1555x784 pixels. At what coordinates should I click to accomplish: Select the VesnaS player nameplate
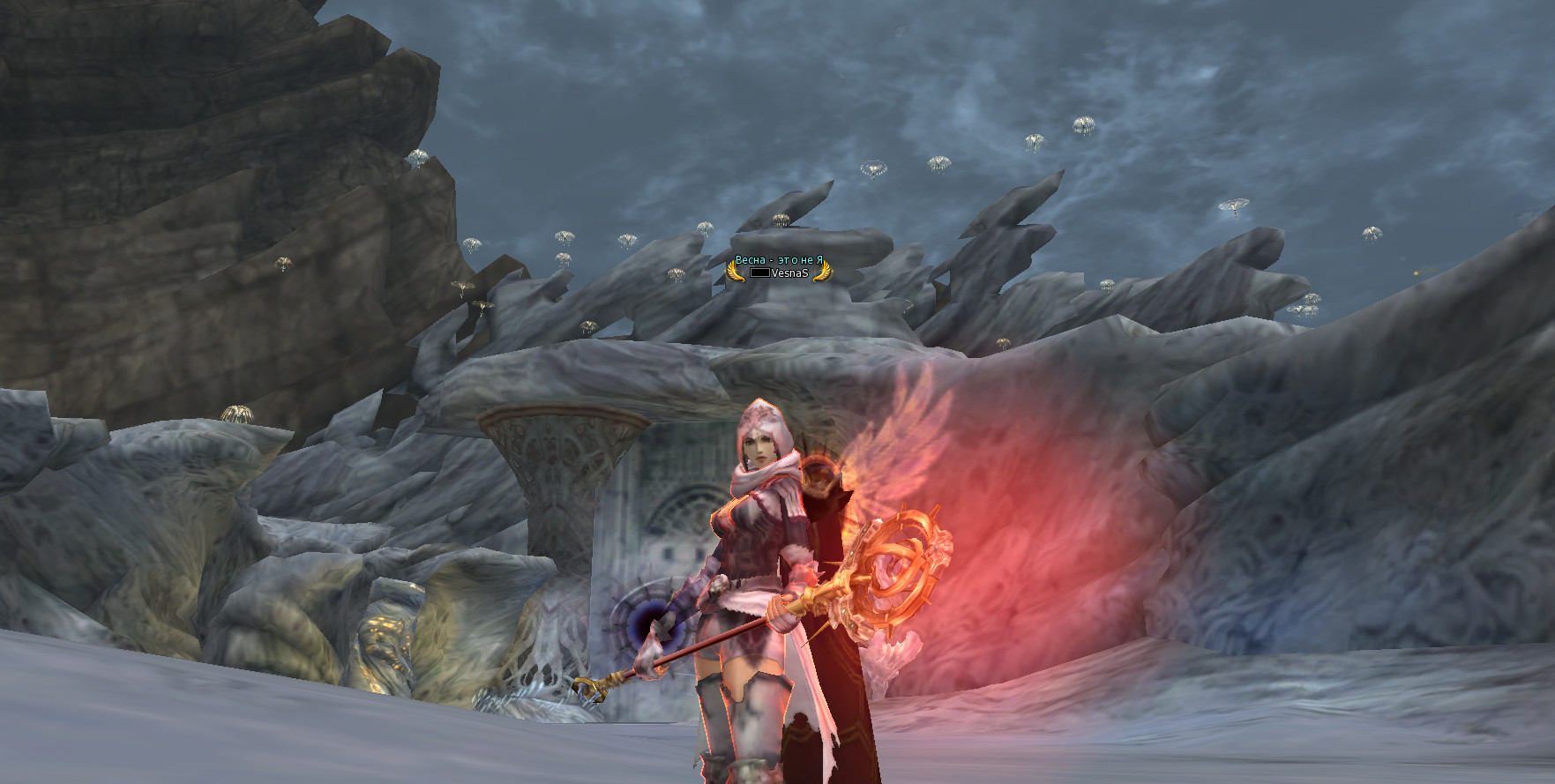(789, 273)
